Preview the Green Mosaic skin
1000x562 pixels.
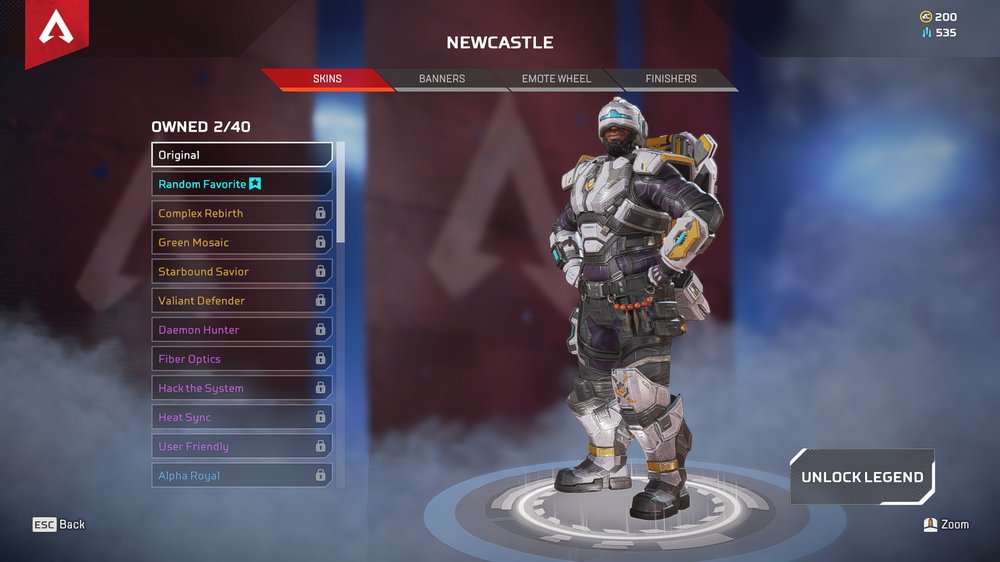[242, 242]
